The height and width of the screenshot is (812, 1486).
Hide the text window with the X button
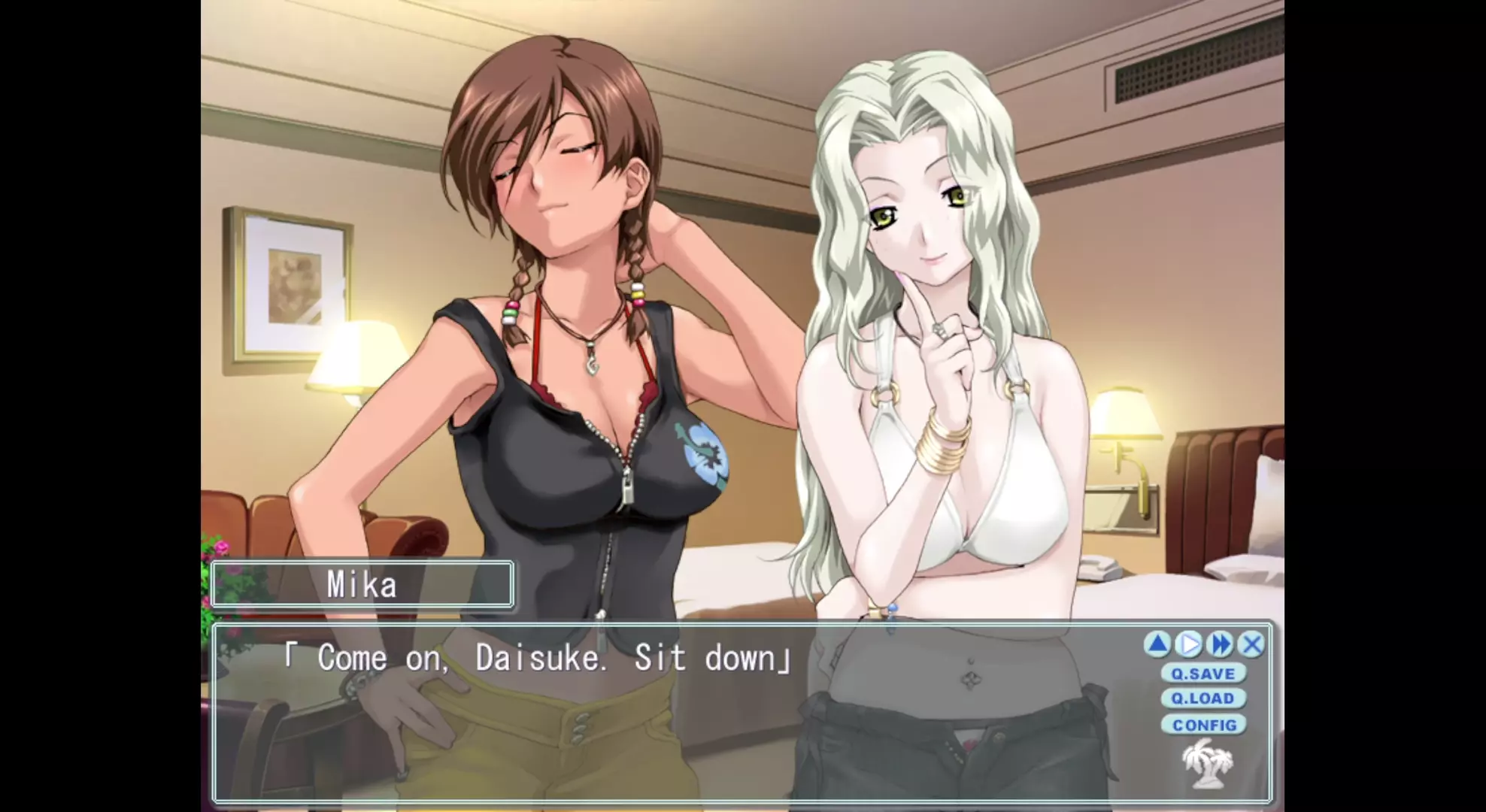[1251, 644]
